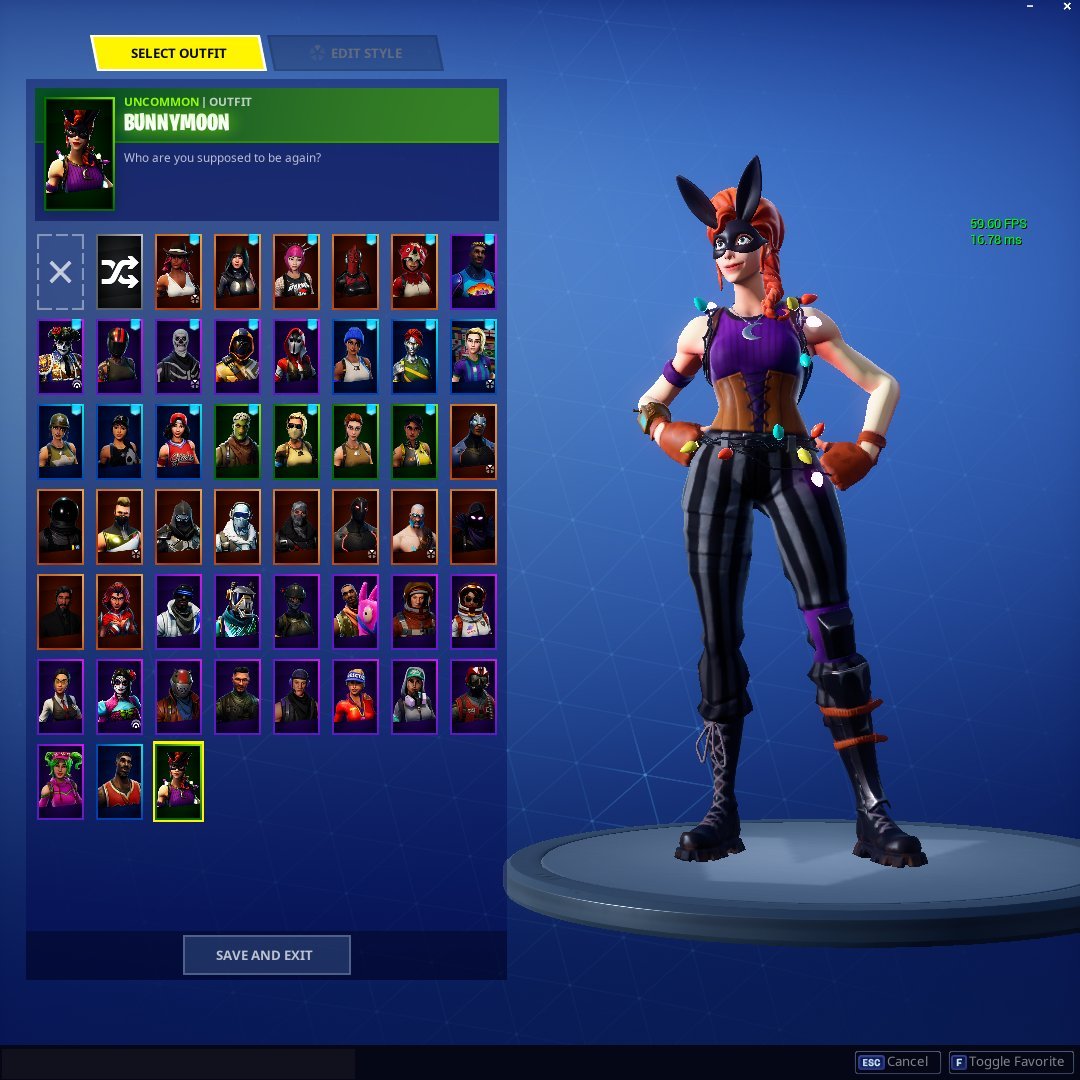Open the Edit Style tab

pyautogui.click(x=355, y=53)
